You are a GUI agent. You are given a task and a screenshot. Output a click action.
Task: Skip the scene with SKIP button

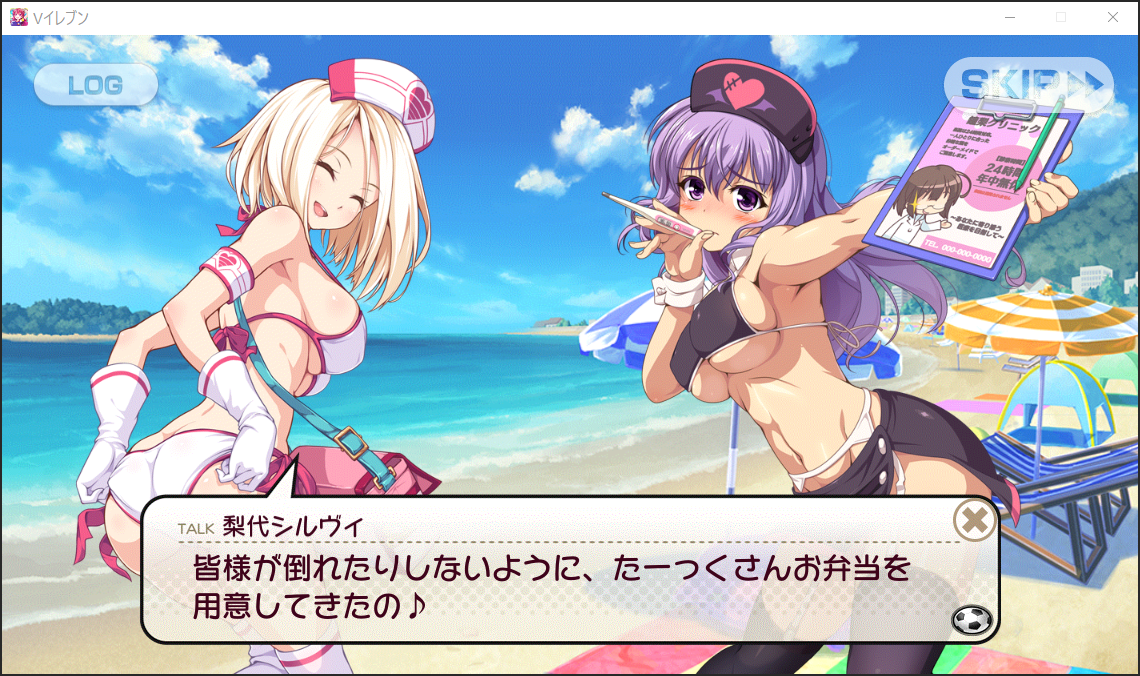click(x=1028, y=84)
